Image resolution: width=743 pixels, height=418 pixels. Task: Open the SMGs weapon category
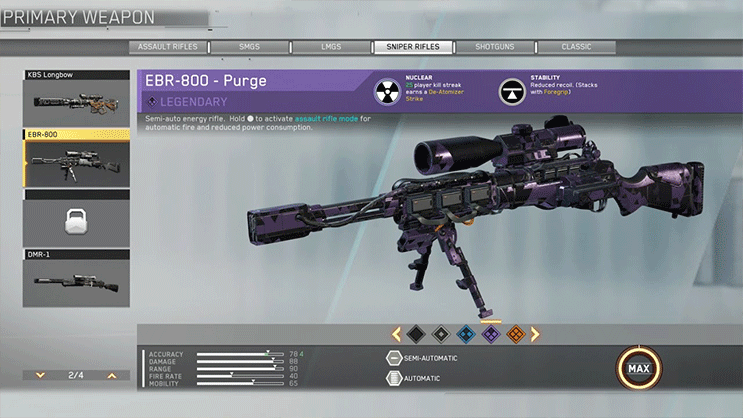pos(250,47)
